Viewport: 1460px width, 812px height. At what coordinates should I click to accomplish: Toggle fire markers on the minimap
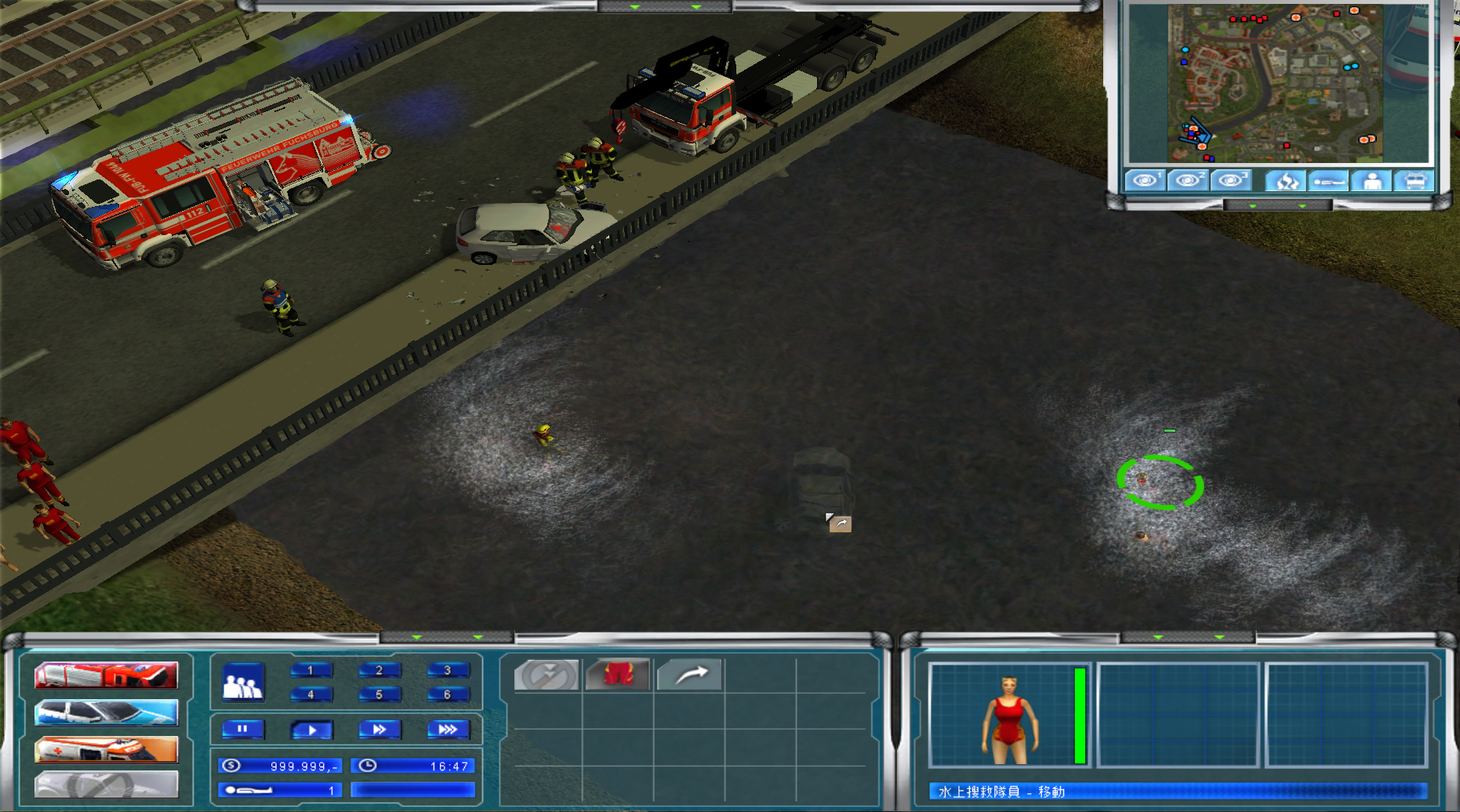(1287, 181)
